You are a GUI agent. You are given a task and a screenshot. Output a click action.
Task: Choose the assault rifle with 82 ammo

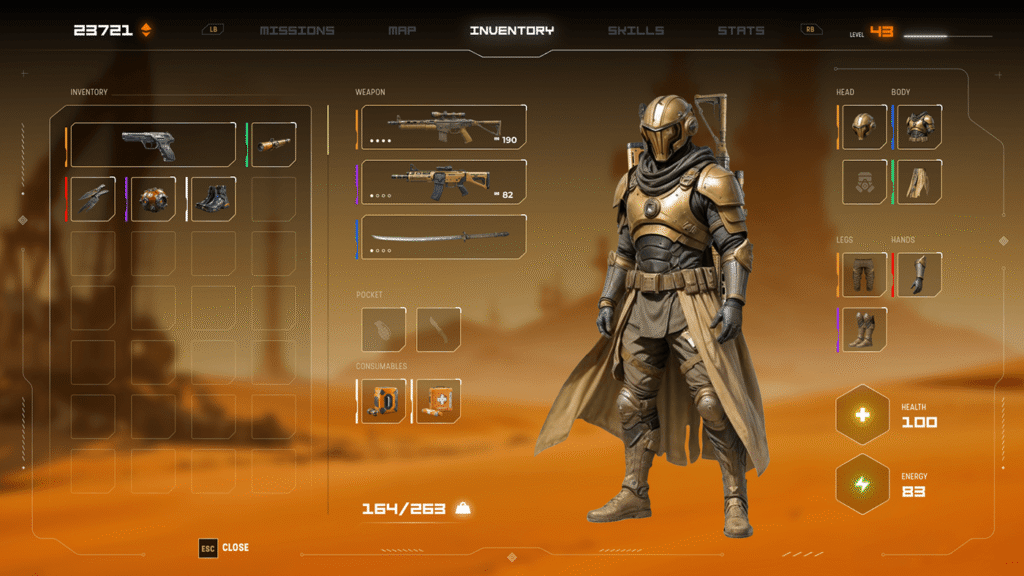tap(442, 182)
